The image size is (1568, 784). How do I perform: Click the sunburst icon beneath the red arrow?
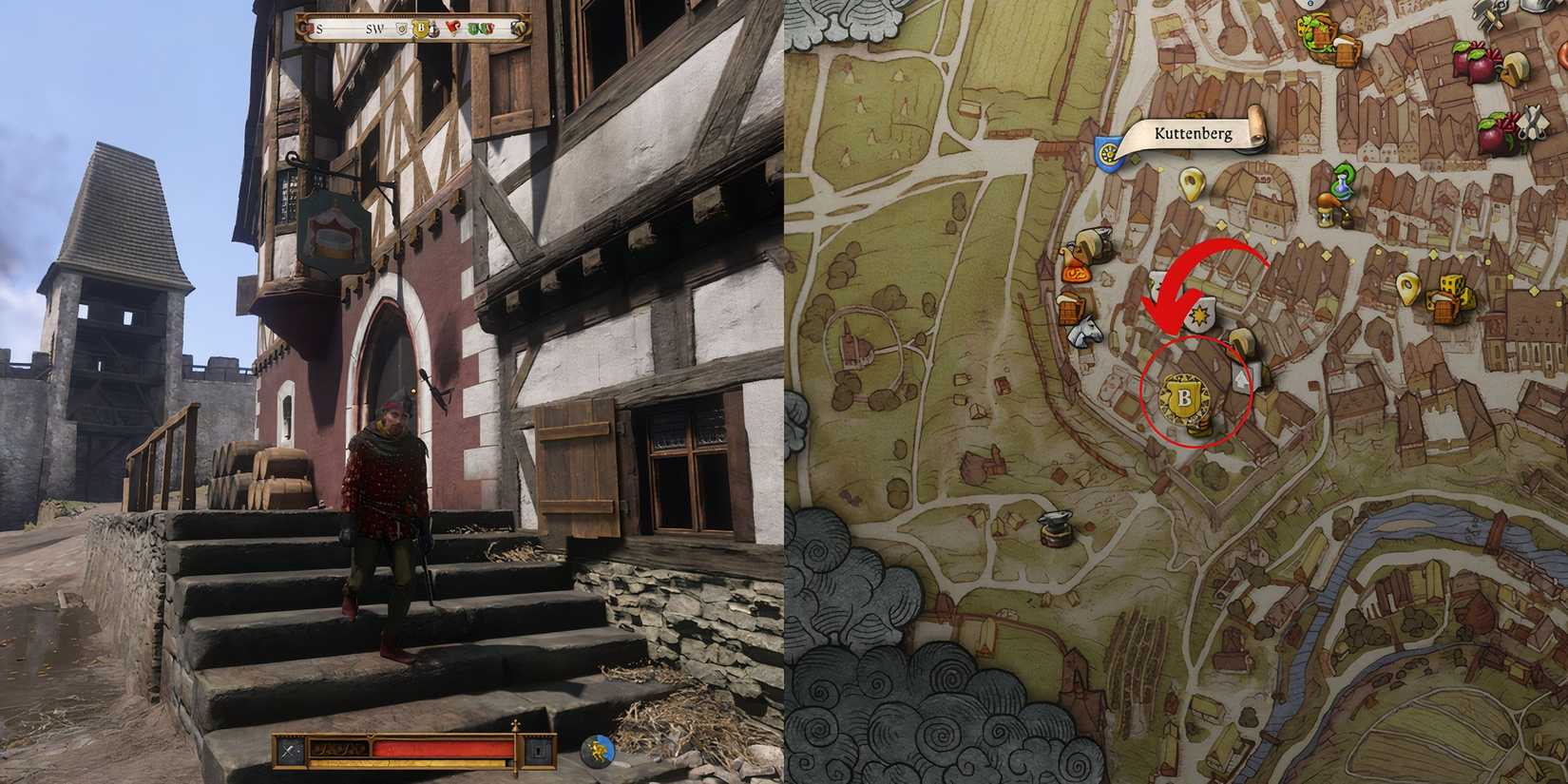1199,314
